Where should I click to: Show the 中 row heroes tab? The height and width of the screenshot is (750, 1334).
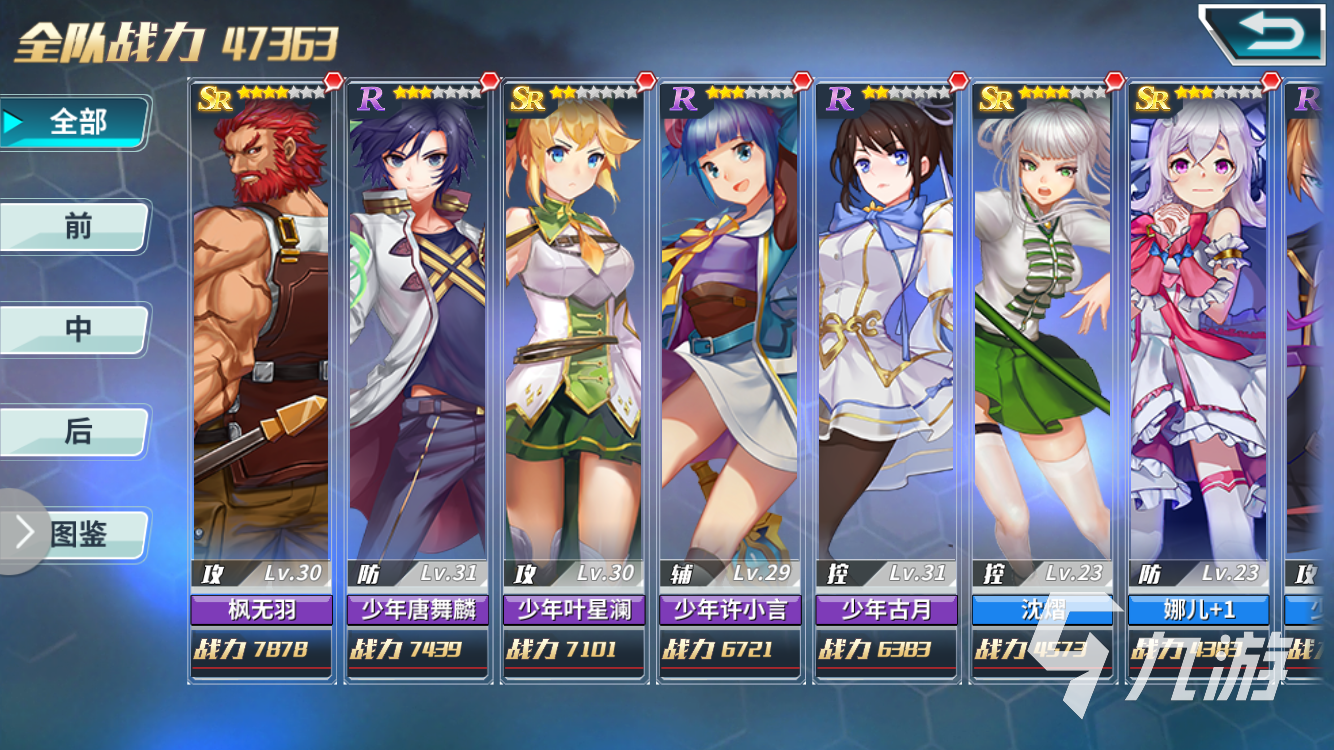click(x=78, y=330)
